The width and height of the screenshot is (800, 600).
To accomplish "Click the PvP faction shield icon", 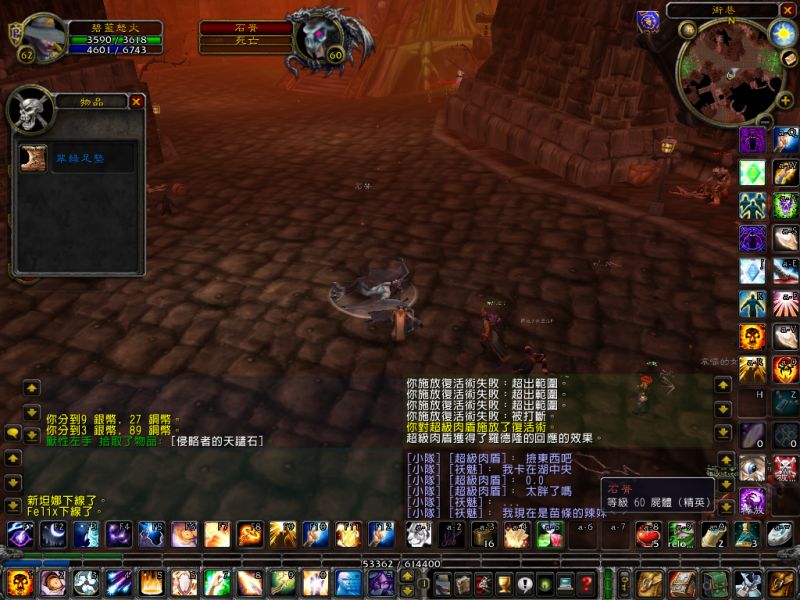I will coord(647,19).
